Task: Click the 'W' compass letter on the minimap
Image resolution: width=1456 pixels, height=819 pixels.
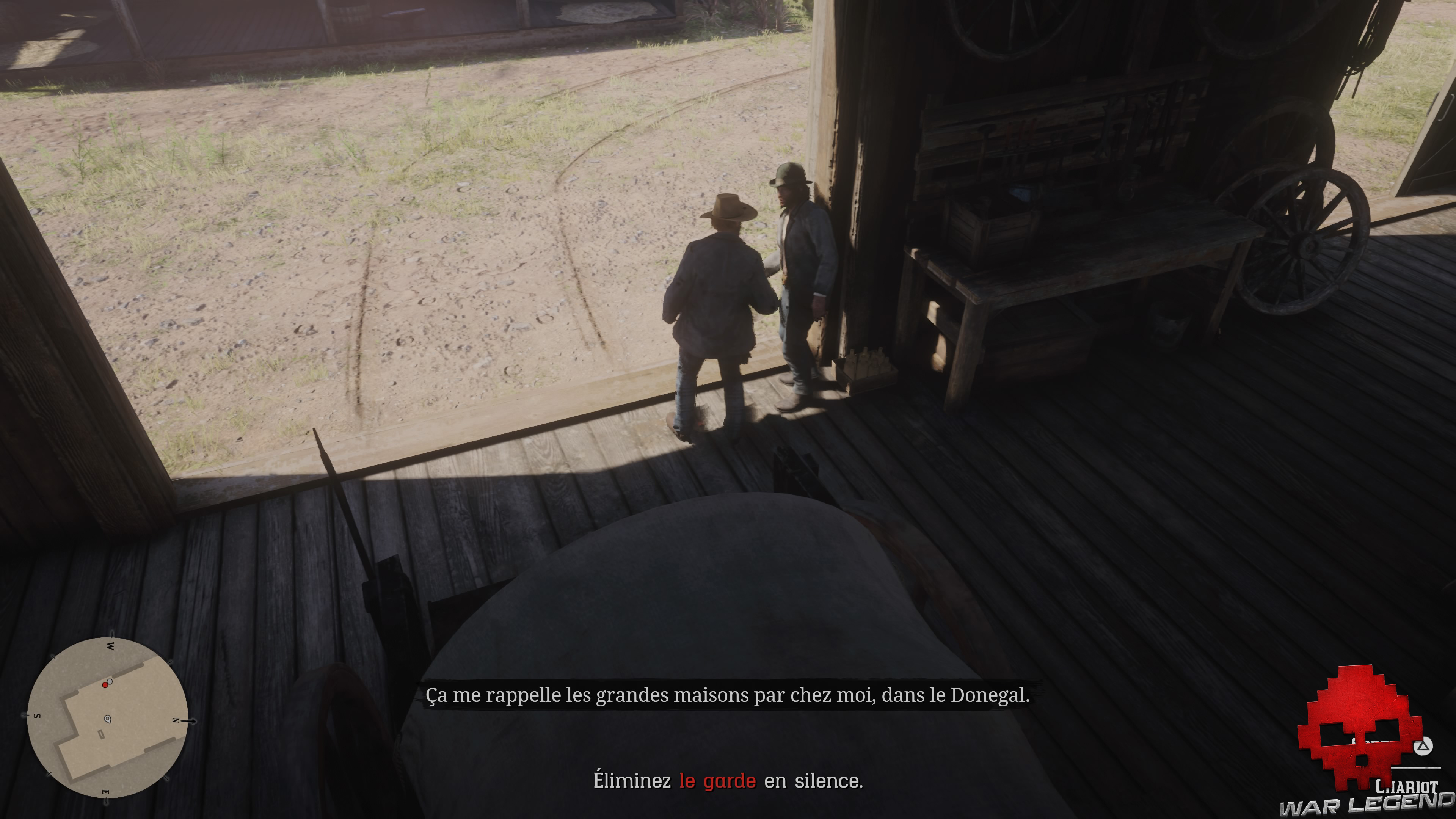Action: (x=111, y=646)
